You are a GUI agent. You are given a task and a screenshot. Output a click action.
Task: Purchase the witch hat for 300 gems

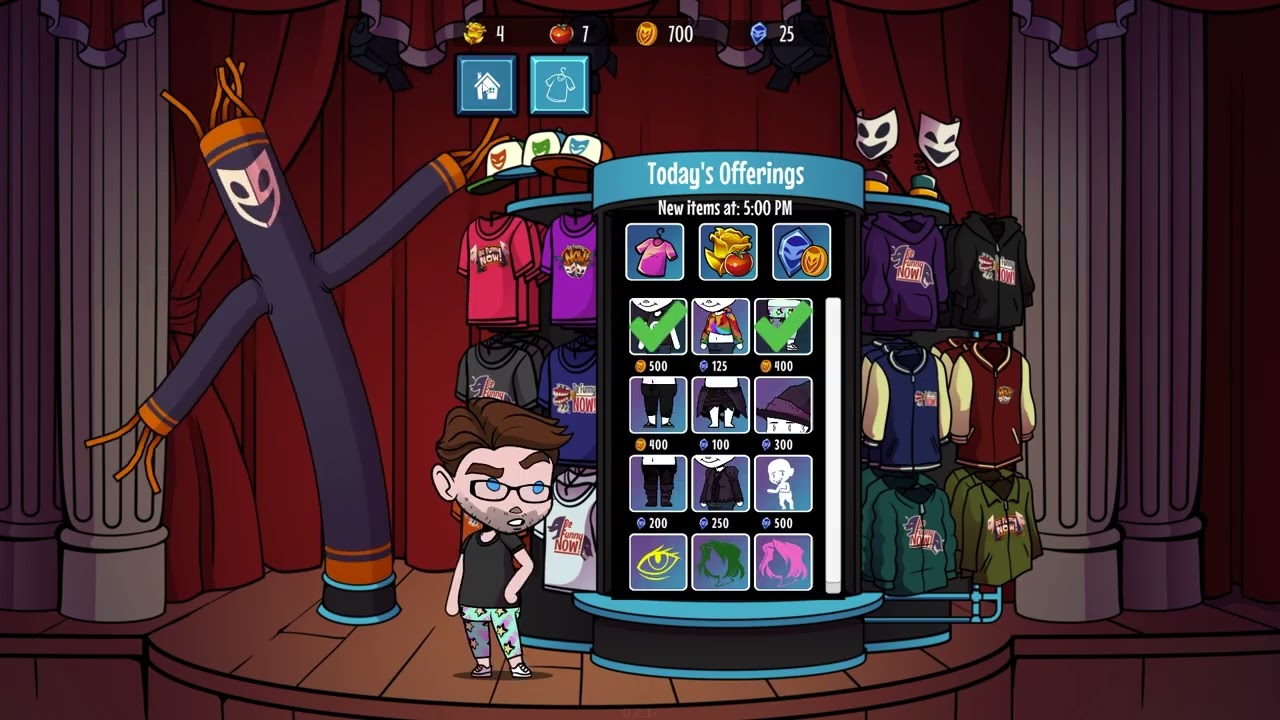[x=785, y=404]
